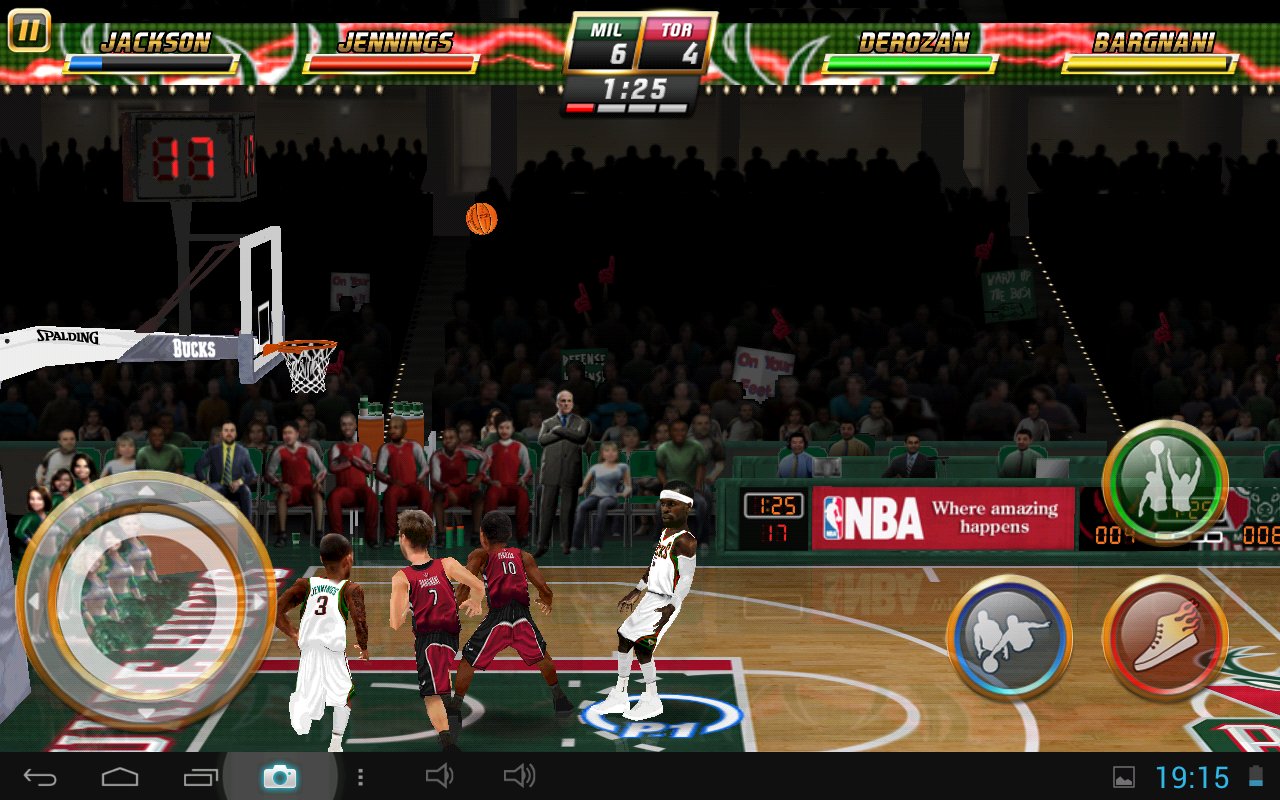Go to the Android home screen

pos(120,776)
